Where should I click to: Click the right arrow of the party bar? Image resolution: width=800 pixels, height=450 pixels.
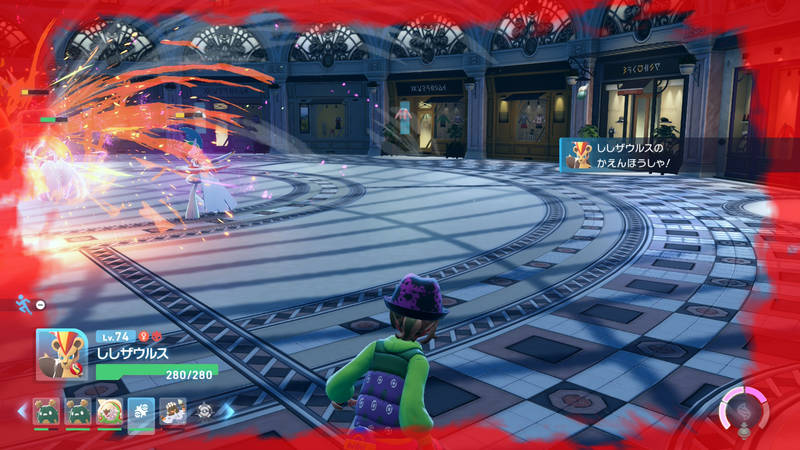pos(228,412)
